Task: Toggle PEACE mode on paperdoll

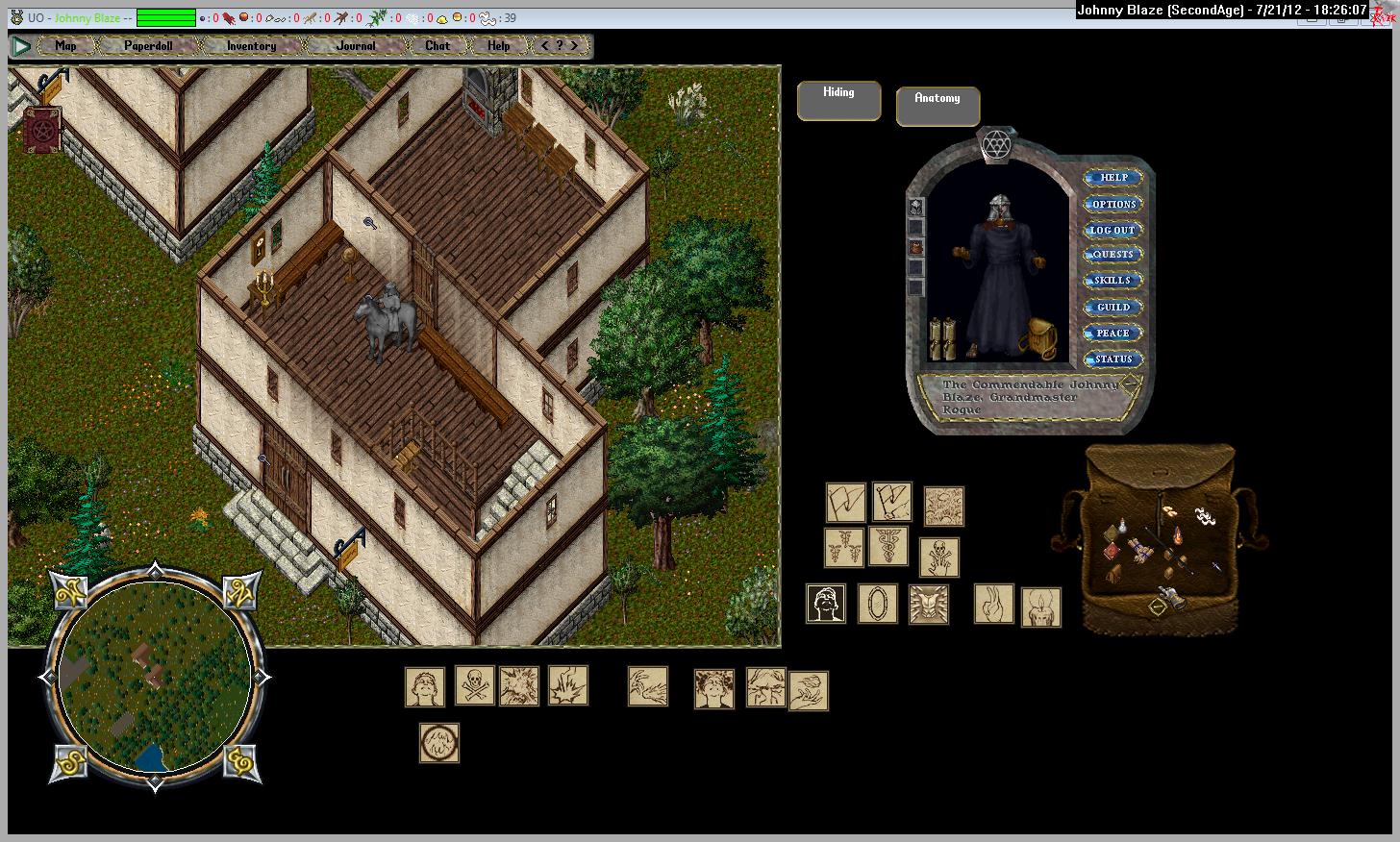Action: pos(1113,334)
